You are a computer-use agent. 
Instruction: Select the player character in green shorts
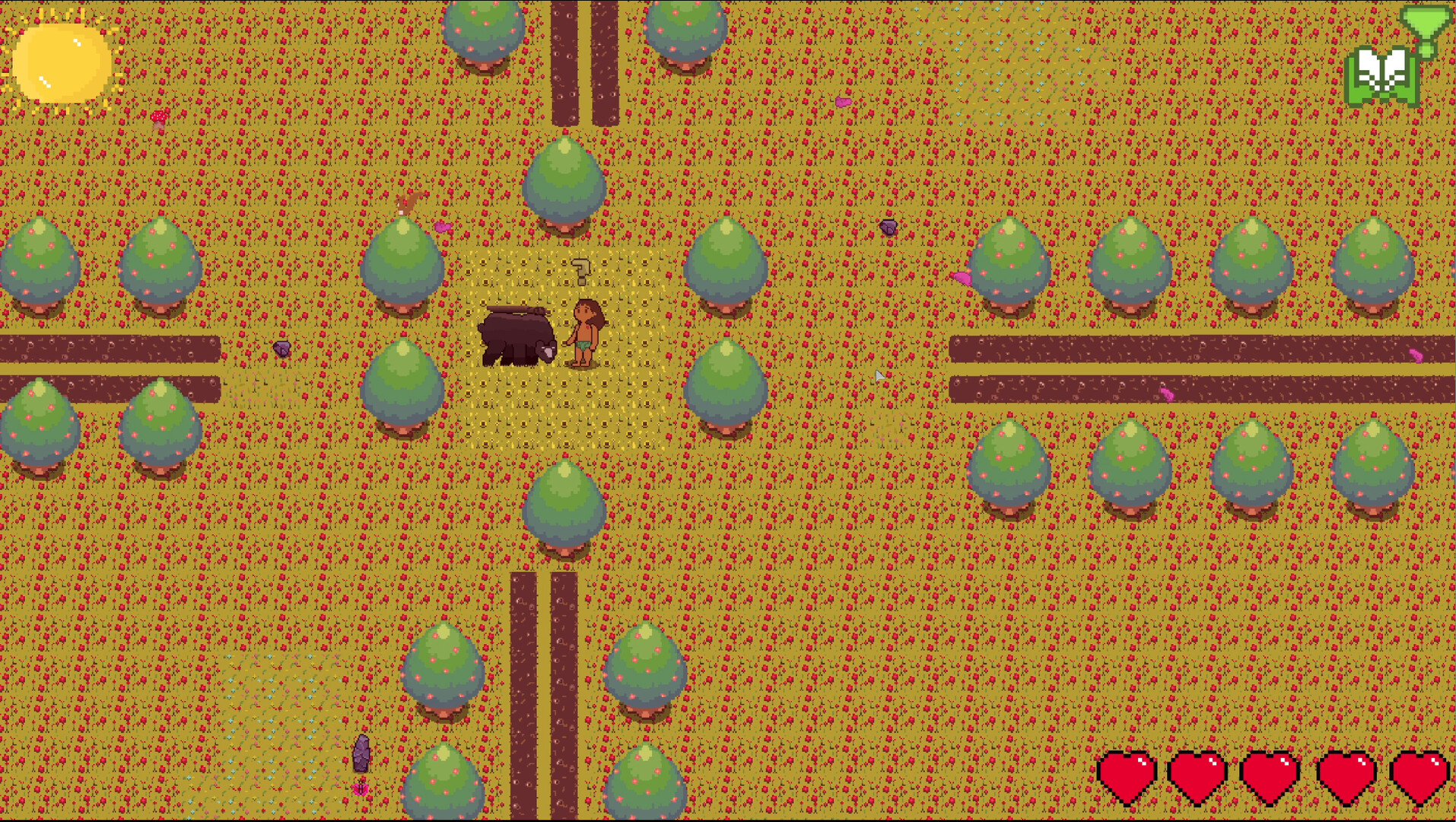click(x=584, y=332)
